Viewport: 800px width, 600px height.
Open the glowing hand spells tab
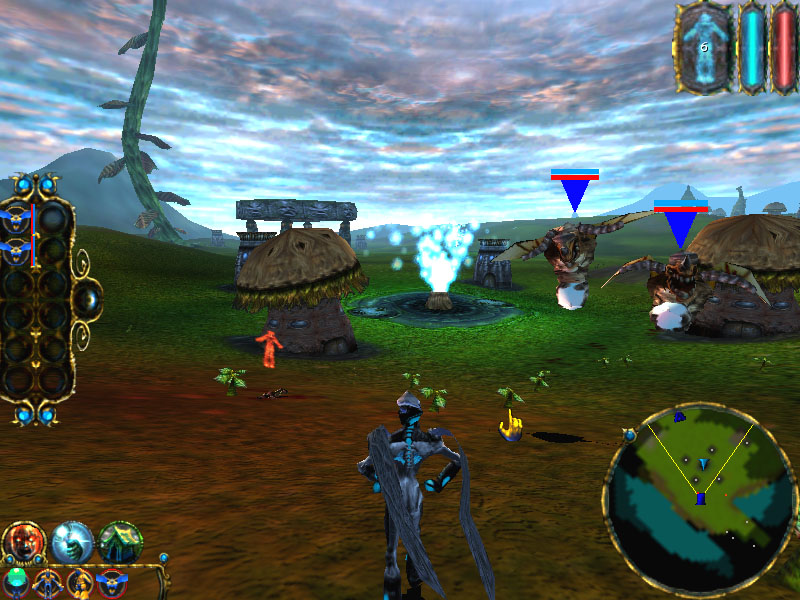pyautogui.click(x=72, y=543)
